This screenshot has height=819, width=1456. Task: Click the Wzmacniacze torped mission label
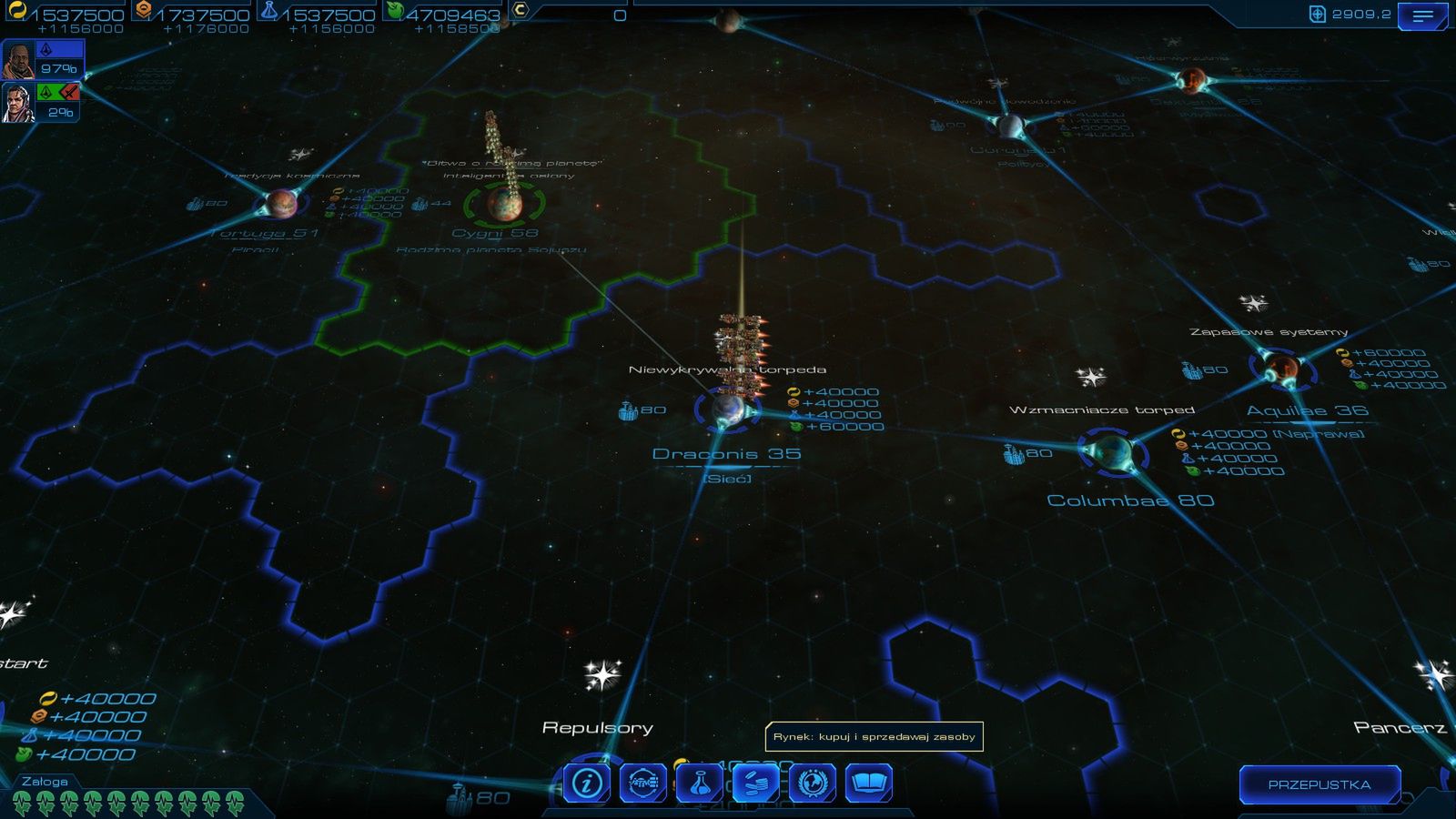(x=1105, y=409)
